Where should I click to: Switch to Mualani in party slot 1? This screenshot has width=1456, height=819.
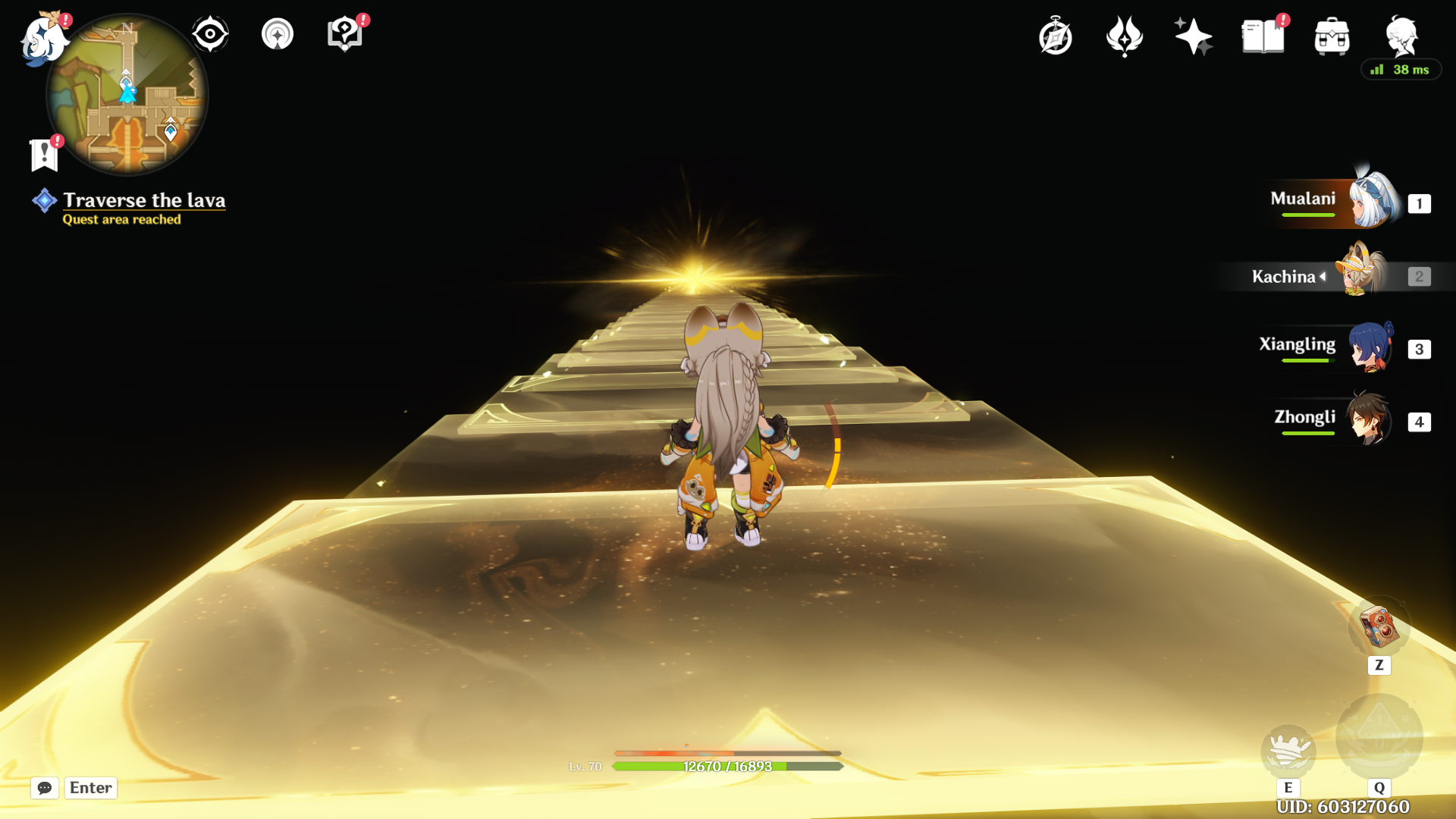point(1373,202)
